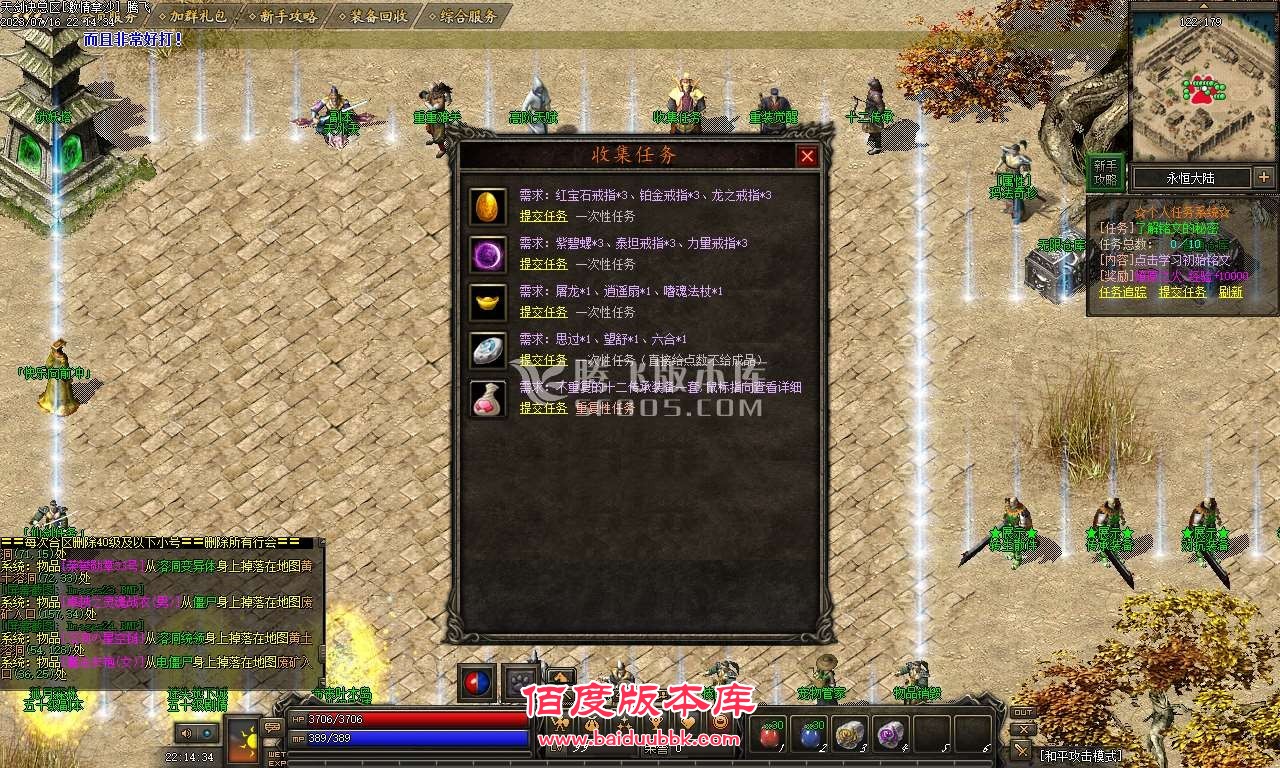
Task: Open the 综合服务 menu
Action: pos(470,15)
